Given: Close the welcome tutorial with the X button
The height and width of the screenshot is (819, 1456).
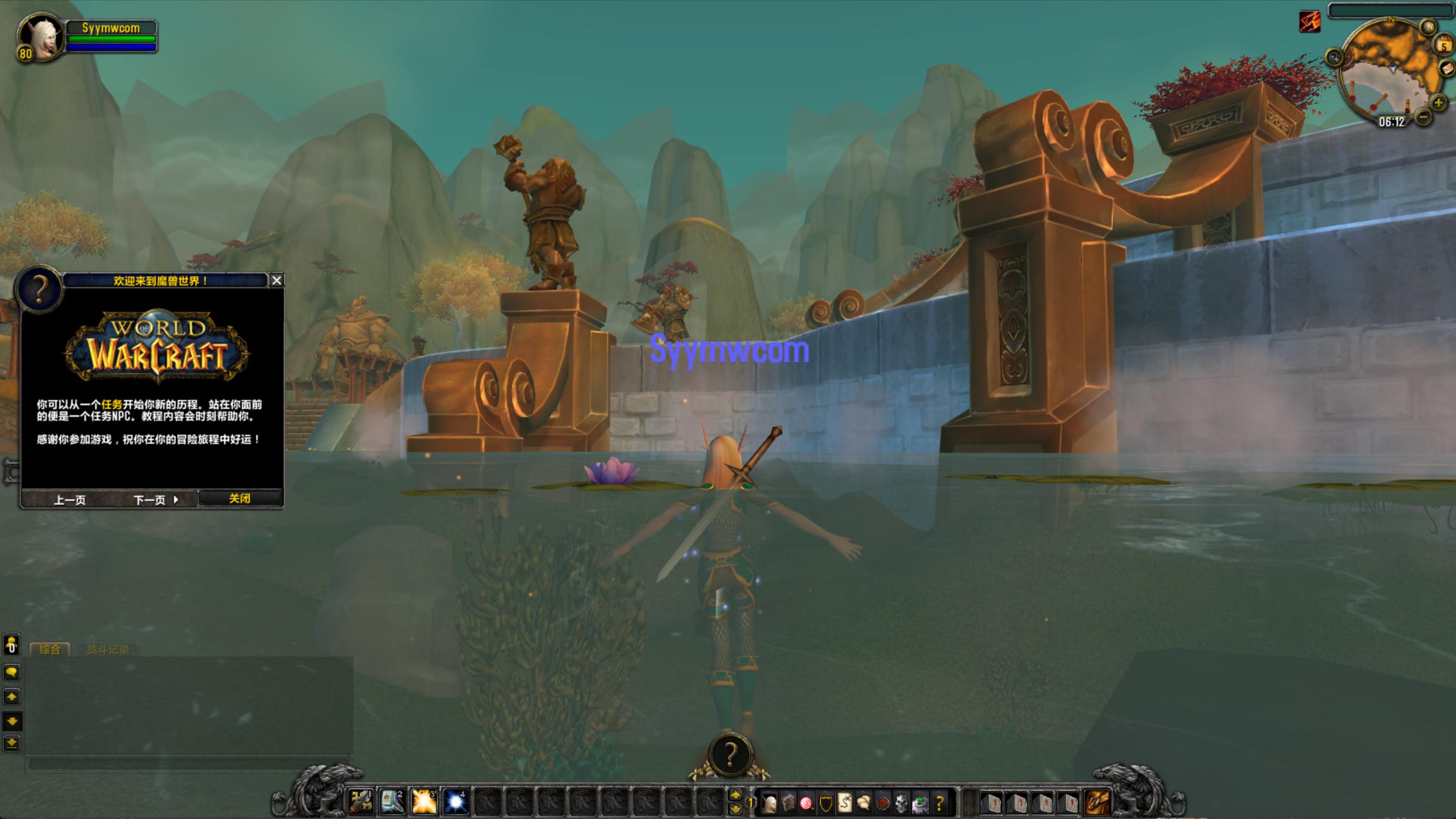Looking at the screenshot, I should [x=277, y=280].
